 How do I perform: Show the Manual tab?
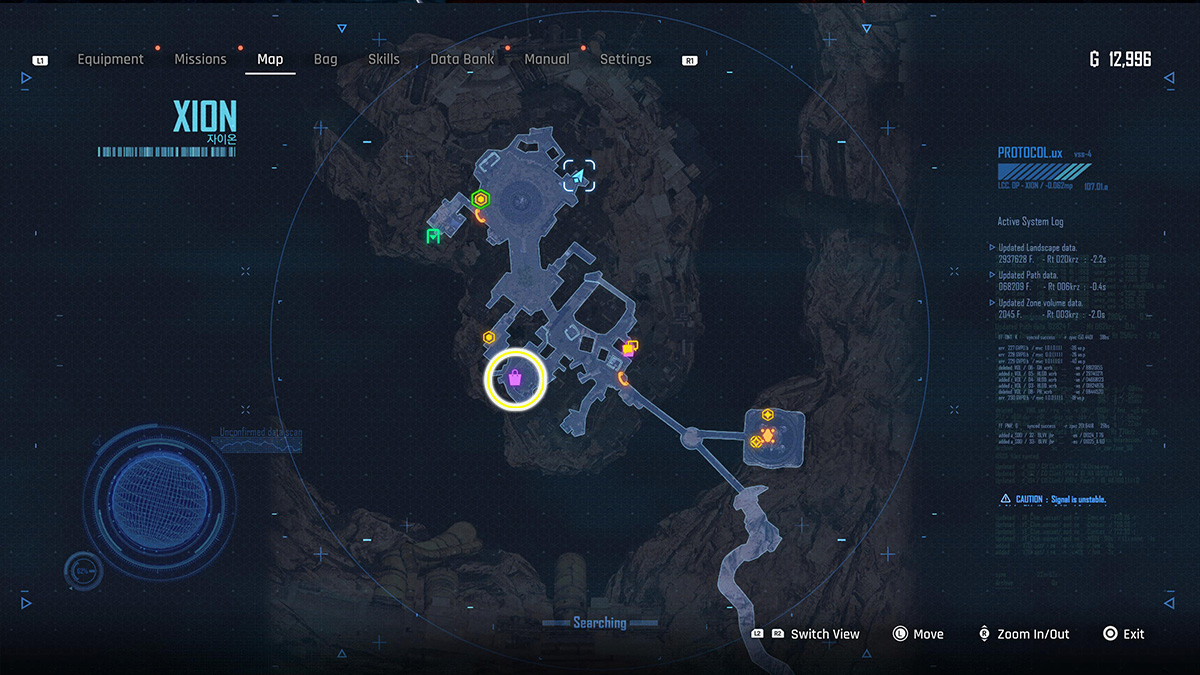[547, 60]
